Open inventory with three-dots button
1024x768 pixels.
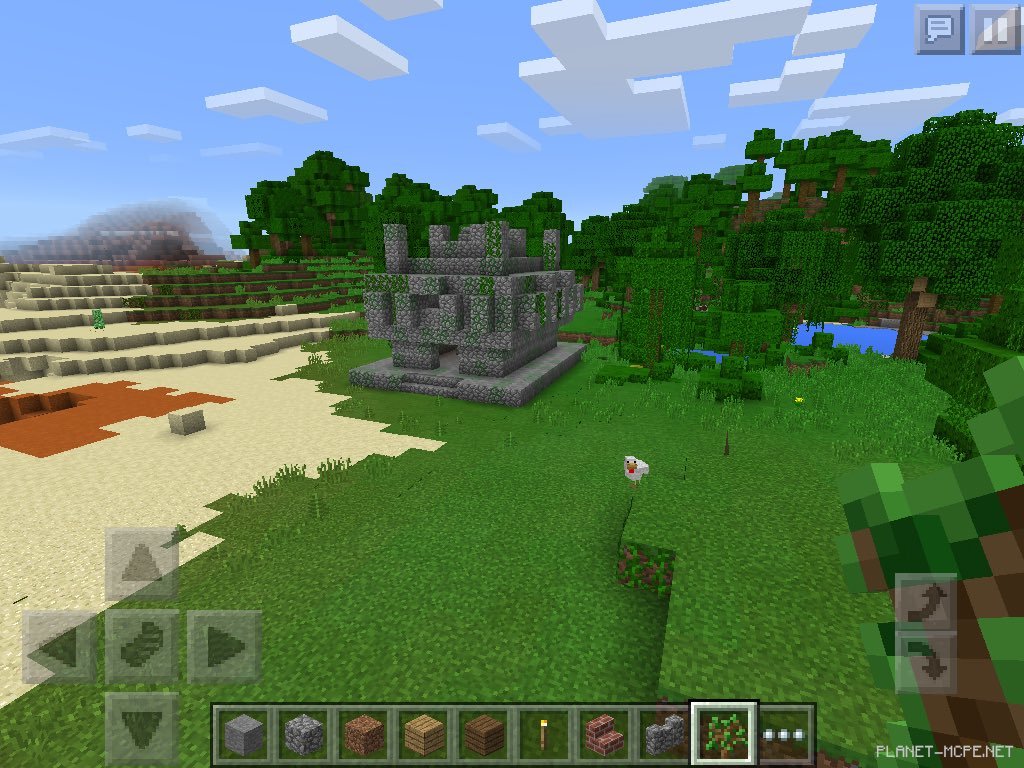pyautogui.click(x=787, y=735)
